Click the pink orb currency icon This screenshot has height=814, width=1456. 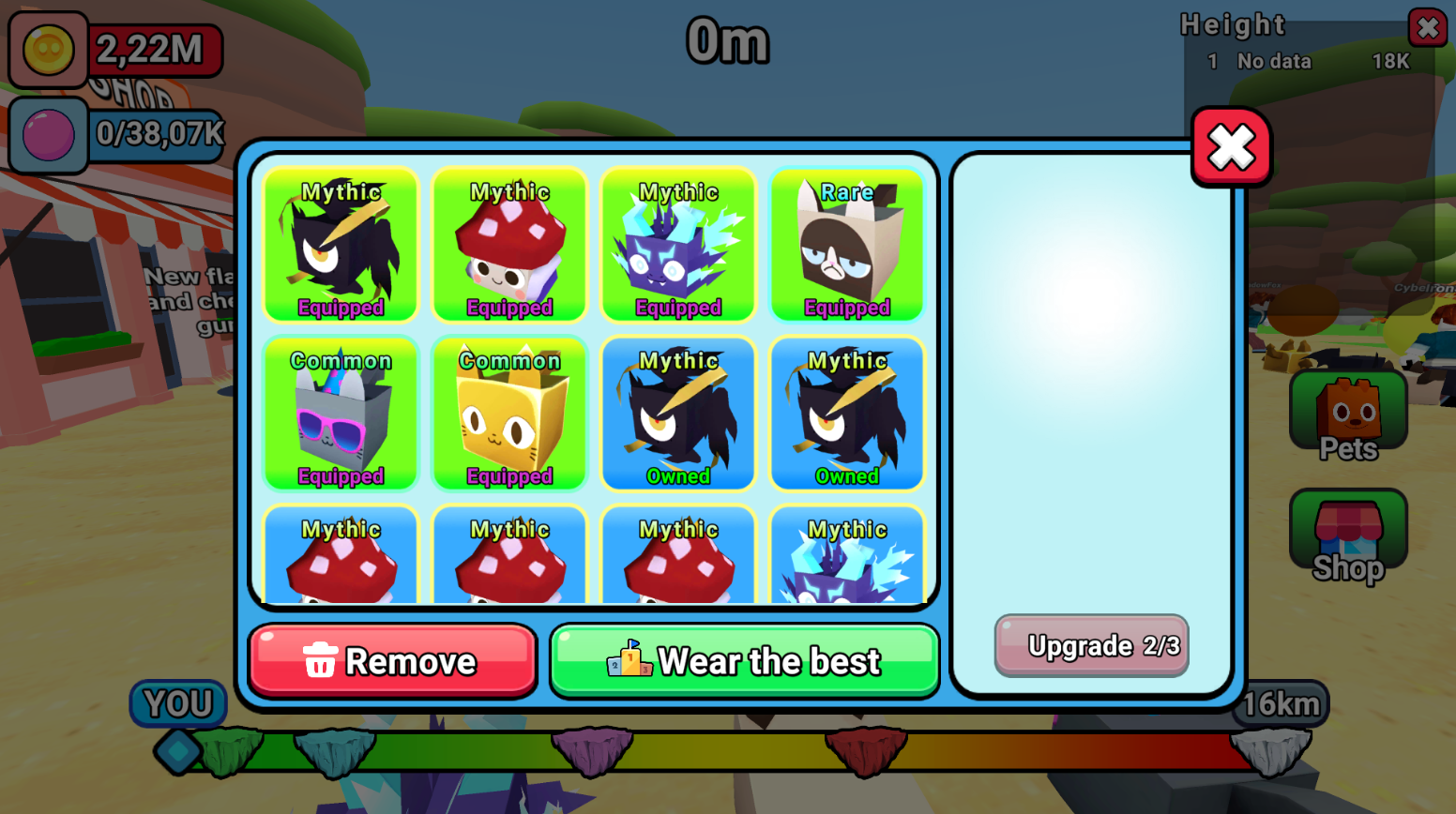pyautogui.click(x=48, y=134)
